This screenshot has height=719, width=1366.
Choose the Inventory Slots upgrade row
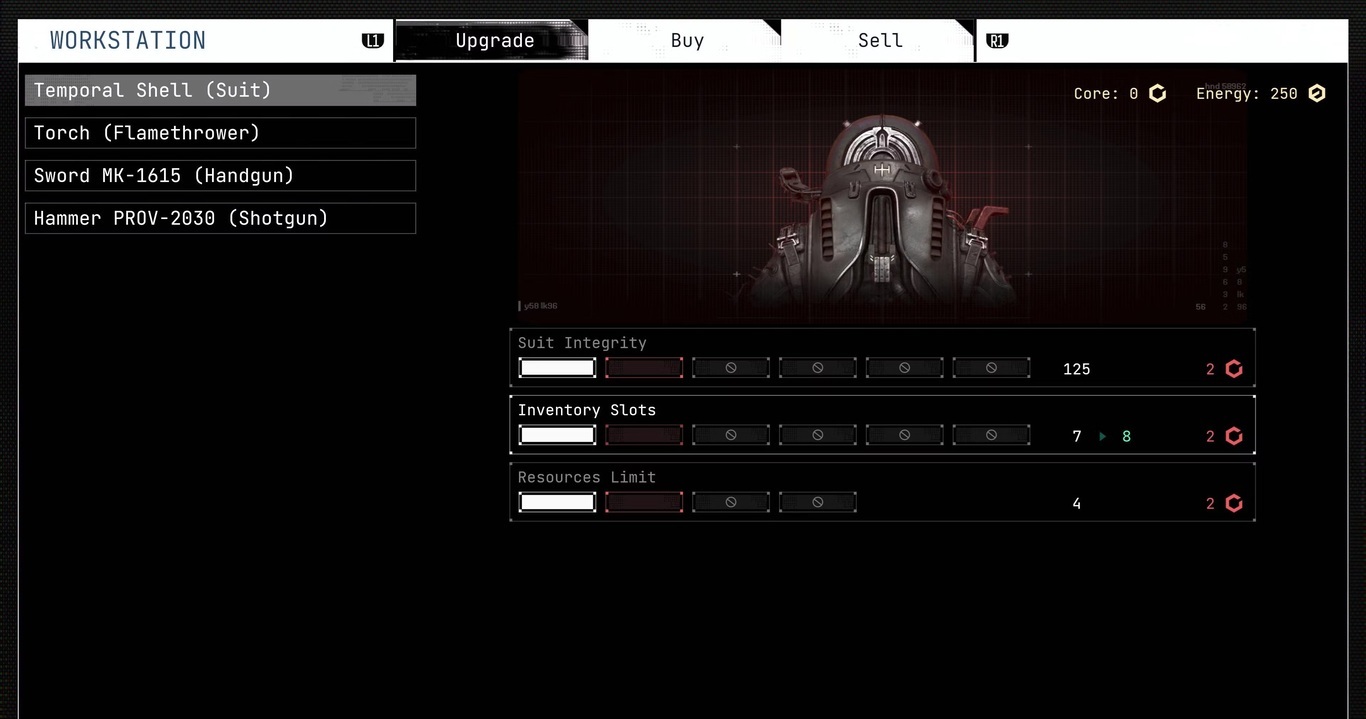[882, 425]
